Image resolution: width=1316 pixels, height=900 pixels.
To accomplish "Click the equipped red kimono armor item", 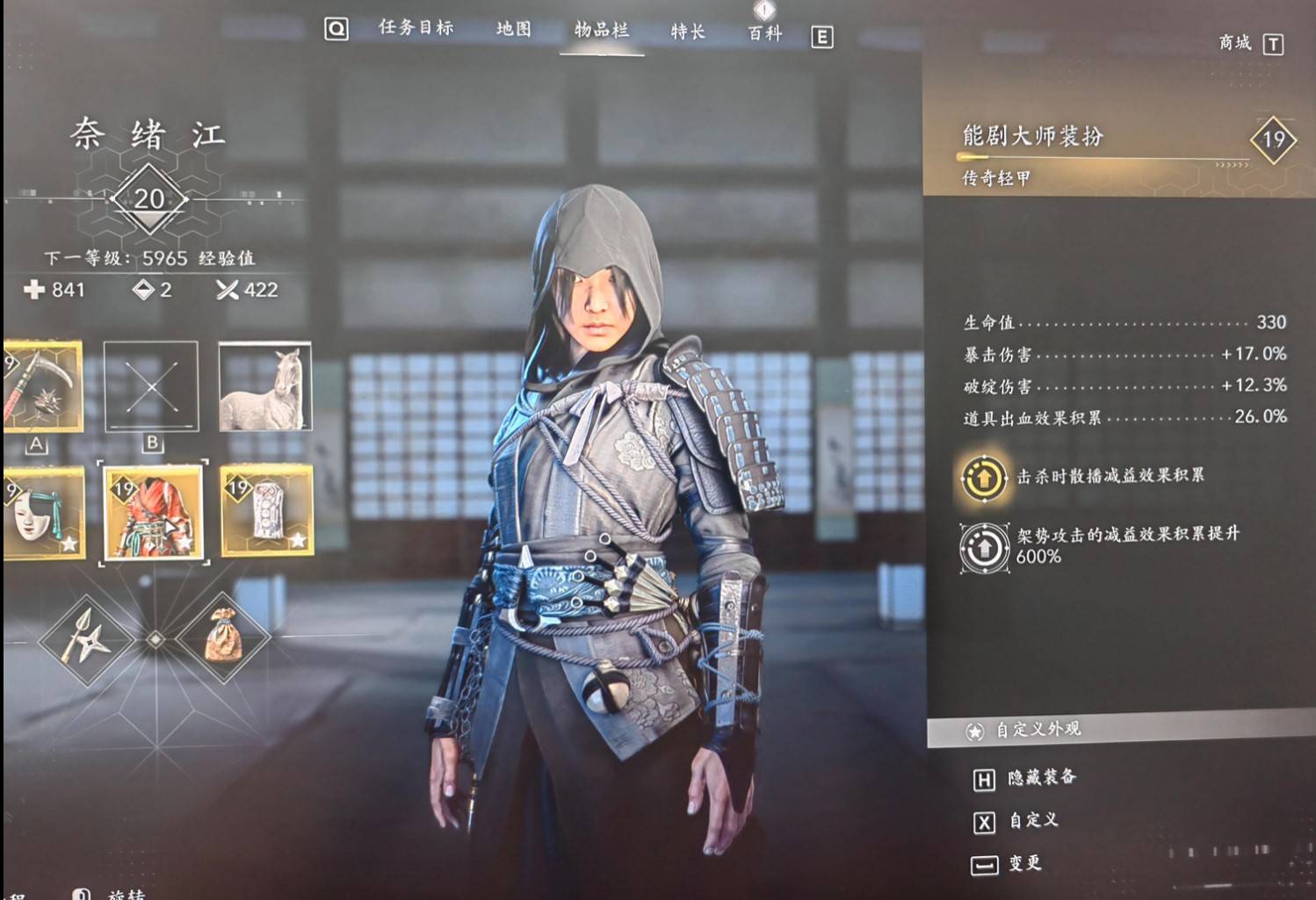I will [155, 511].
